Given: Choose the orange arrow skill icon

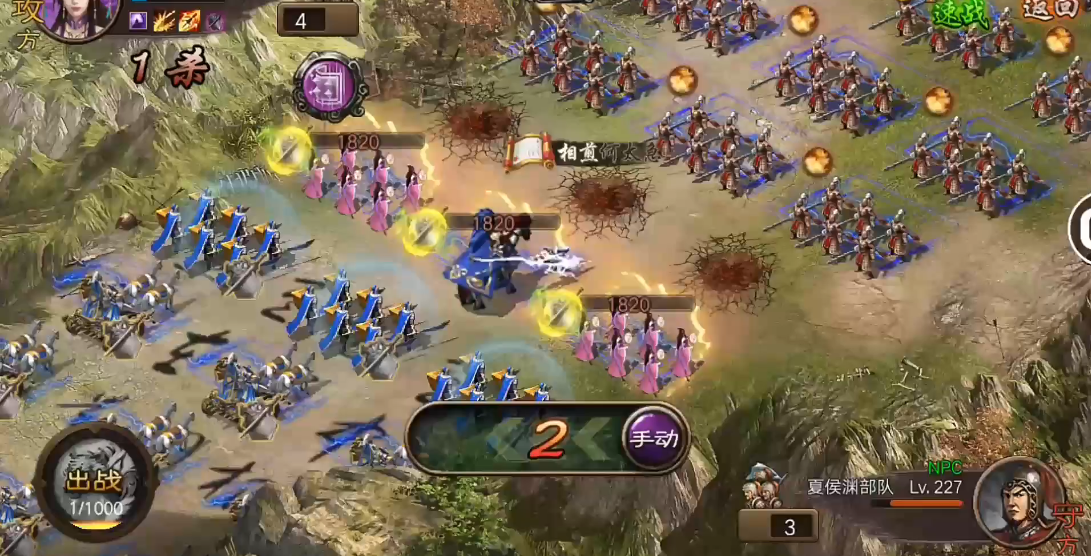Looking at the screenshot, I should click(189, 20).
